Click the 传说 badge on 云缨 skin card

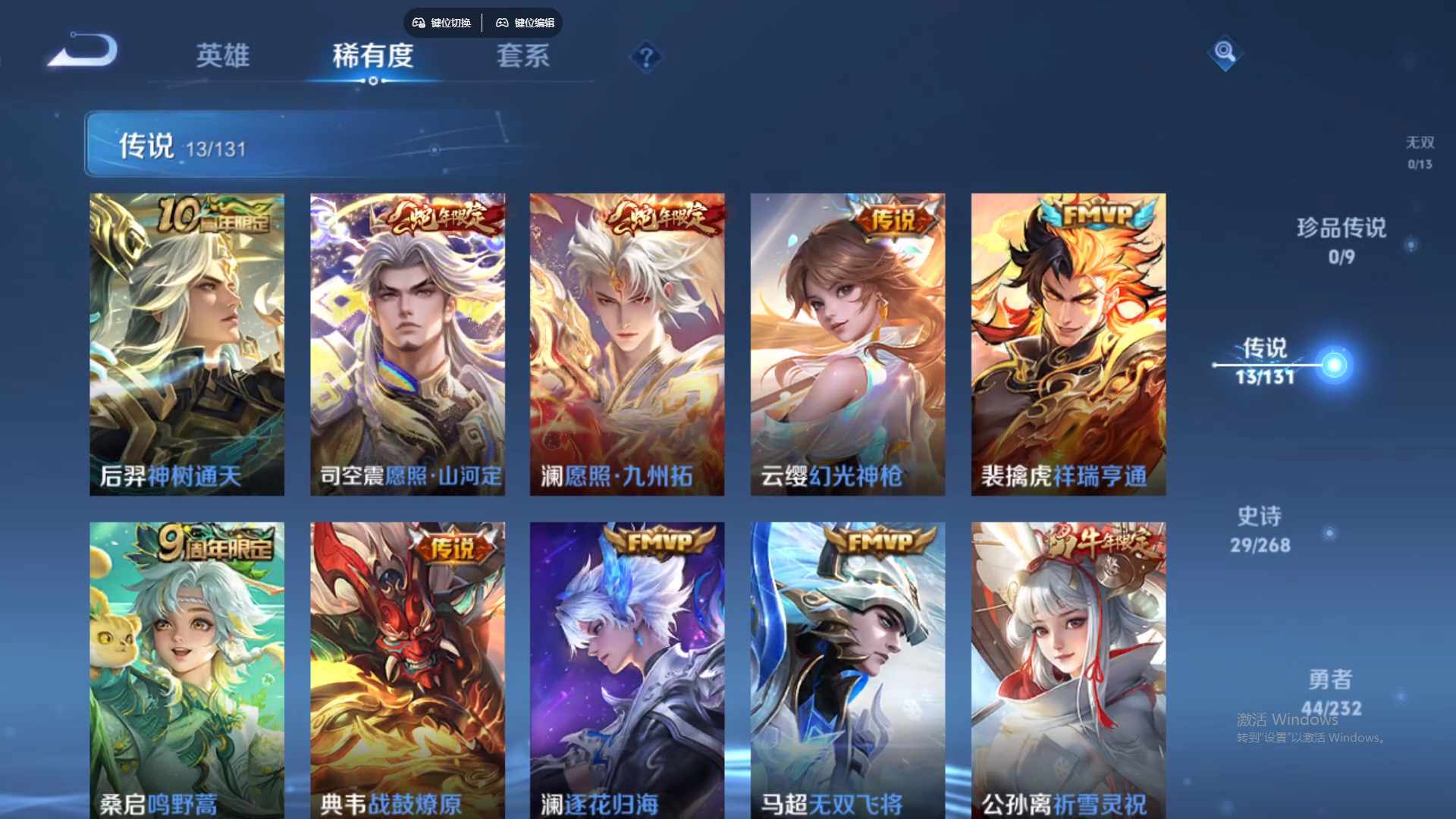(x=893, y=218)
